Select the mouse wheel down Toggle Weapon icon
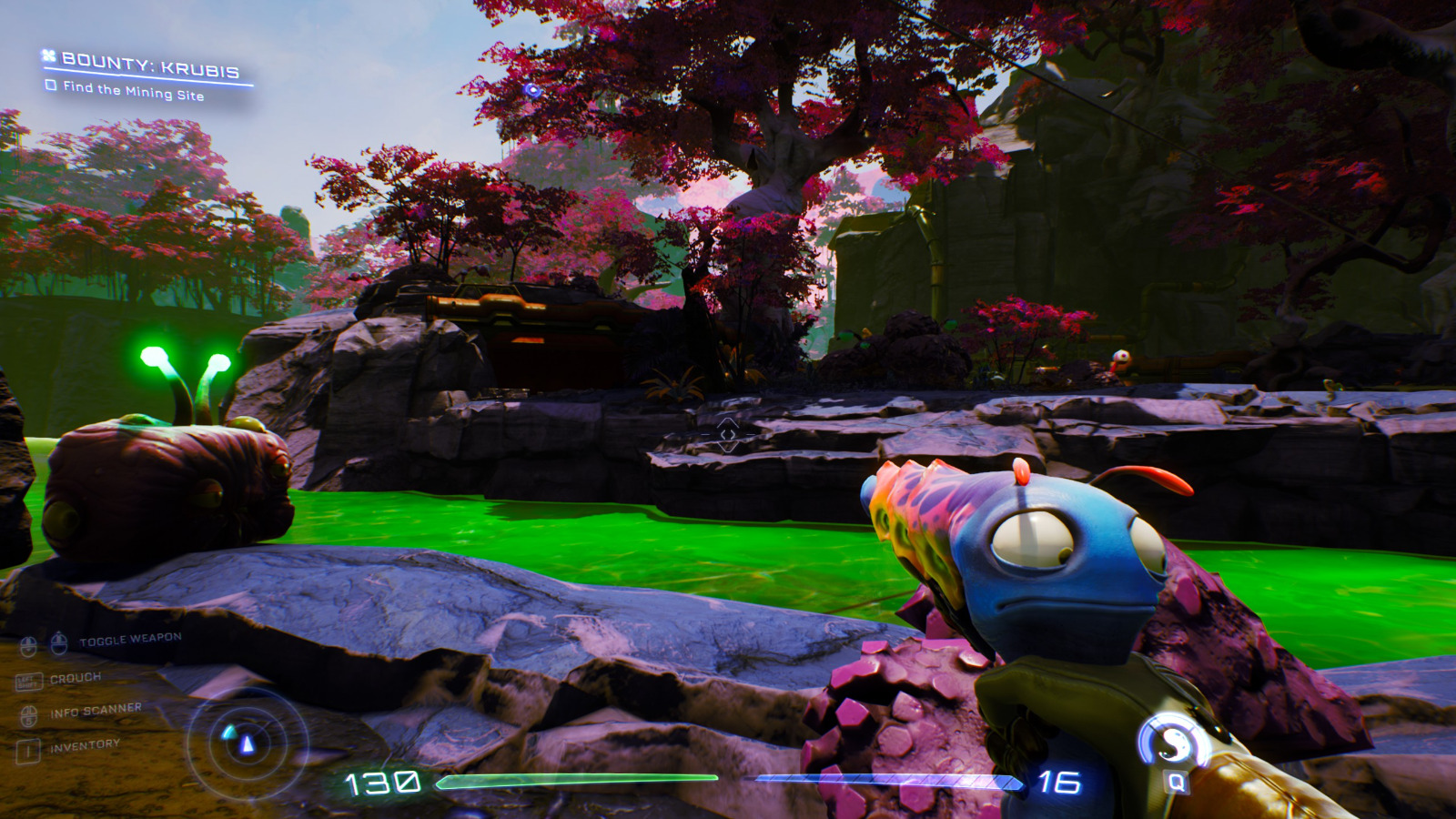Image resolution: width=1456 pixels, height=819 pixels. tap(28, 646)
